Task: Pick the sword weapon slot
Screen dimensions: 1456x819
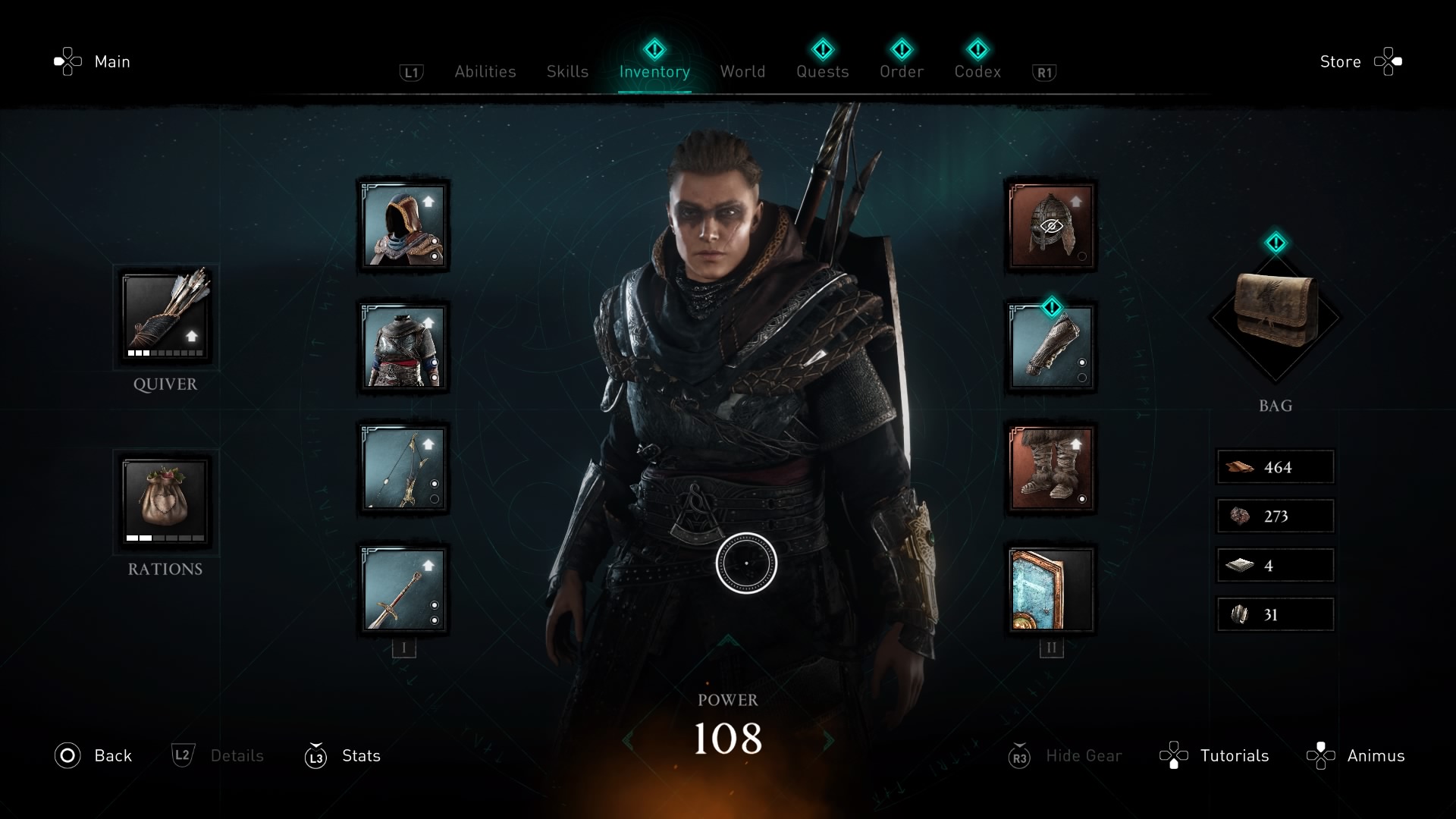Action: click(x=403, y=590)
